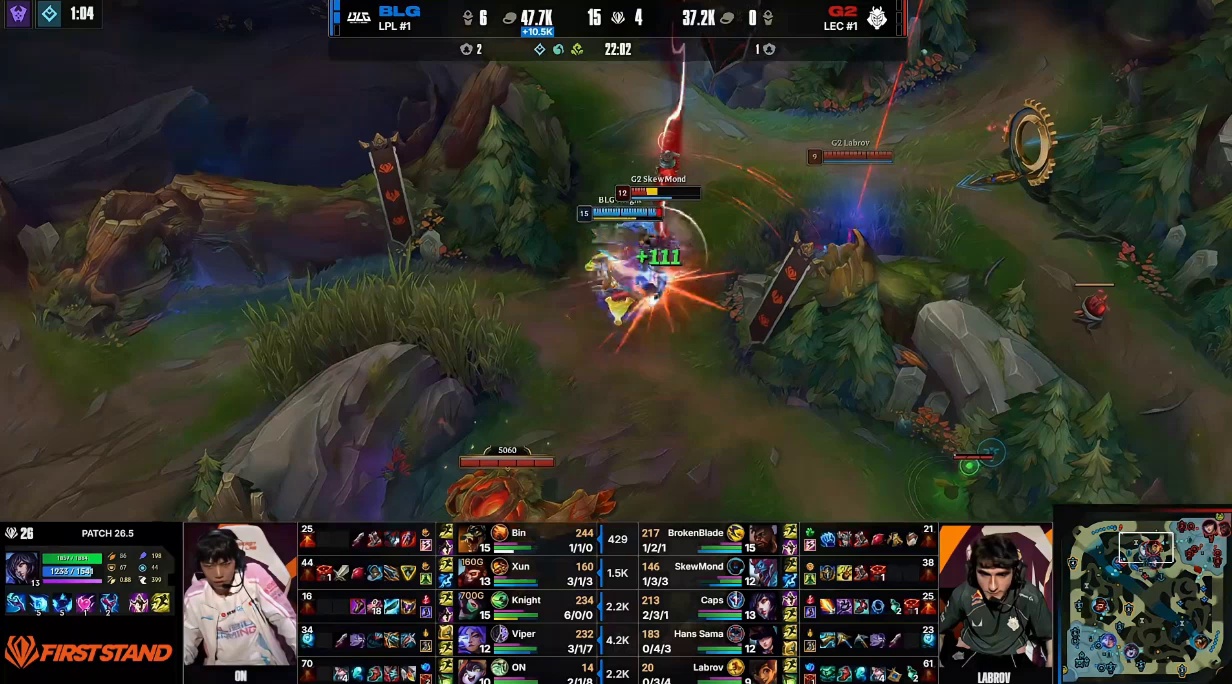
Task: Select Caps's row in the scoreboard
Action: (x=711, y=600)
